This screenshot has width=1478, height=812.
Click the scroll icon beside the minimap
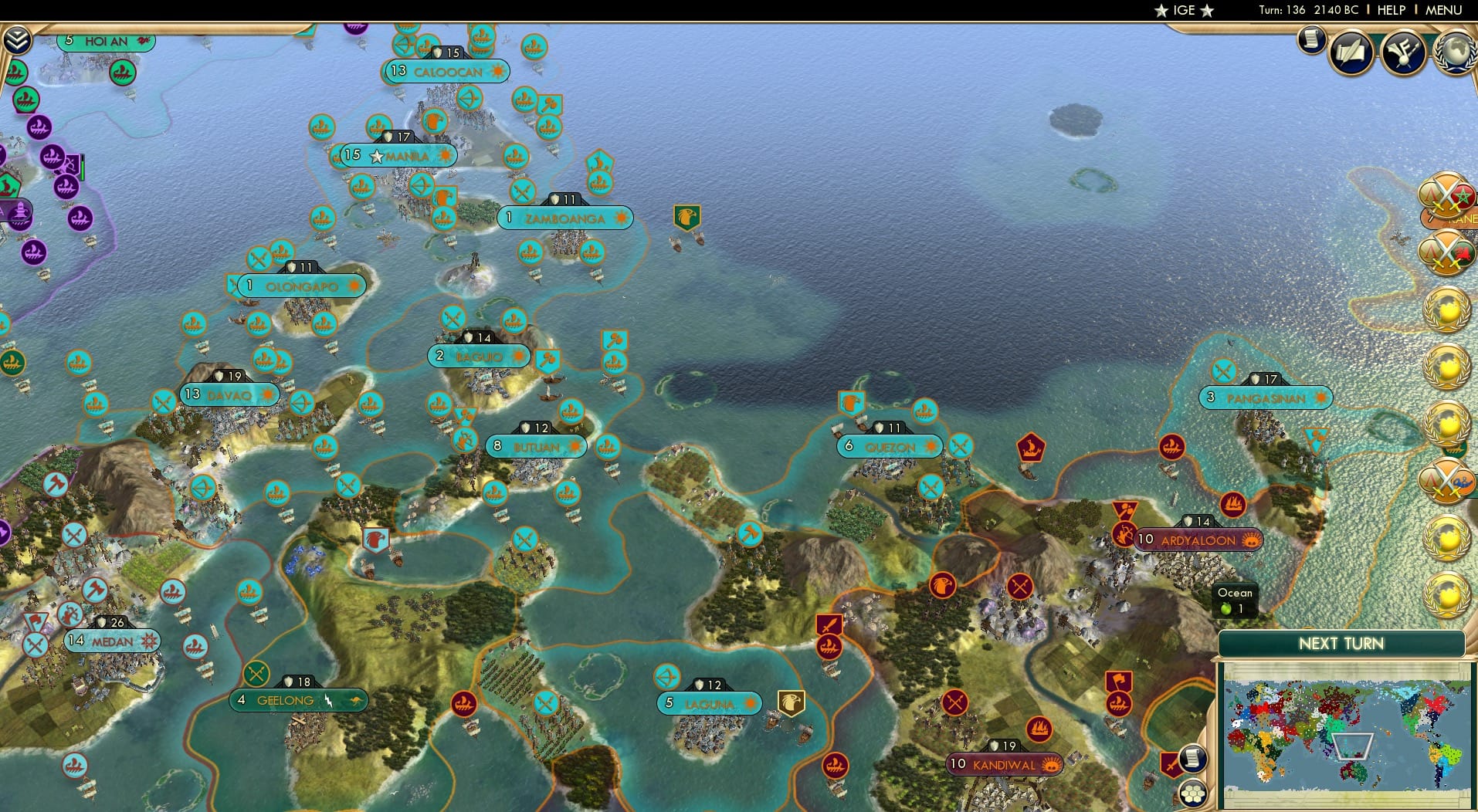coord(1193,757)
